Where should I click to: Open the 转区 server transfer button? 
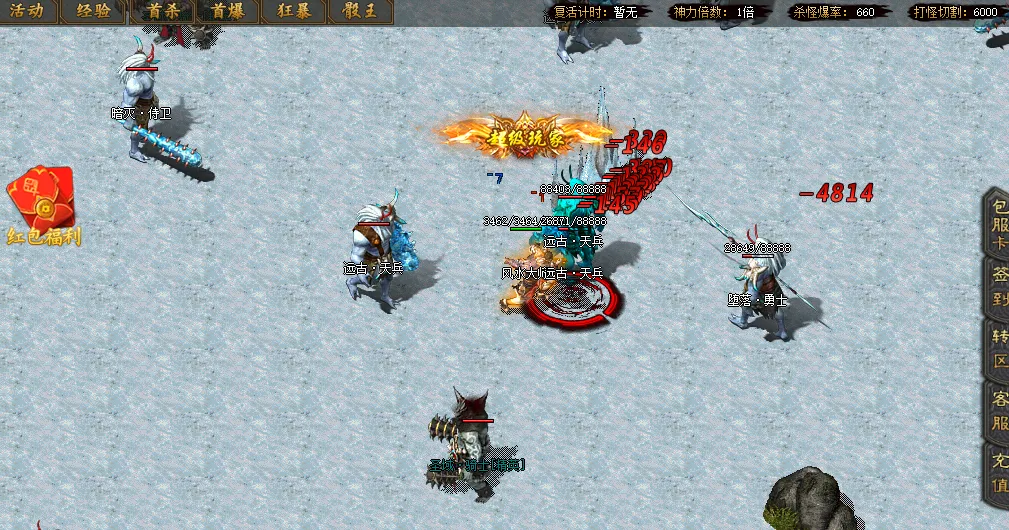[x=997, y=349]
